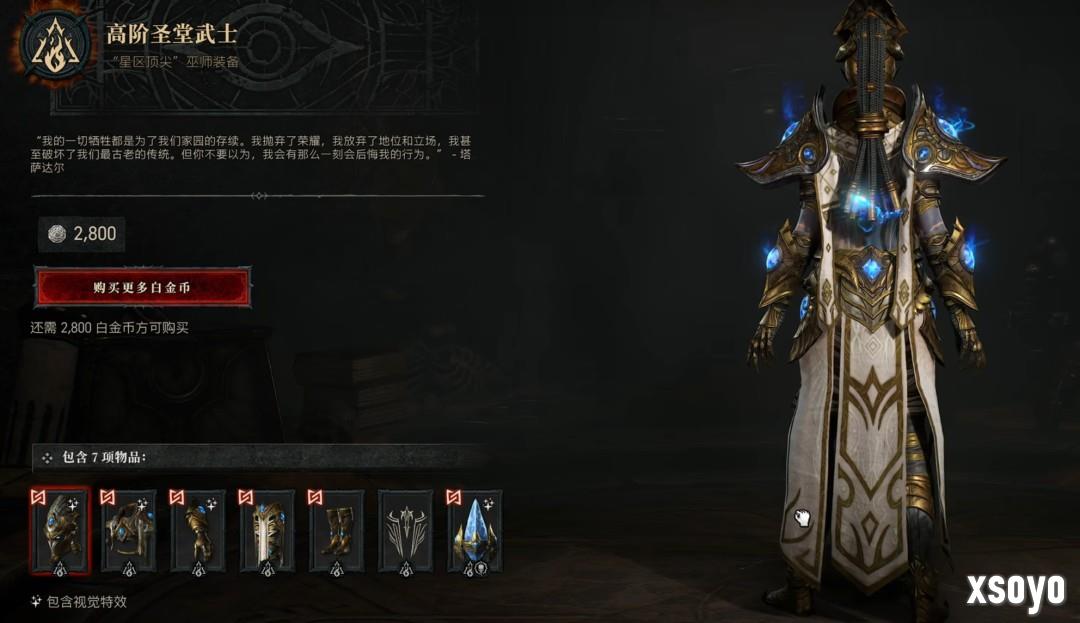The height and width of the screenshot is (623, 1080).
Task: Choose the blue crystal item
Action: point(474,531)
